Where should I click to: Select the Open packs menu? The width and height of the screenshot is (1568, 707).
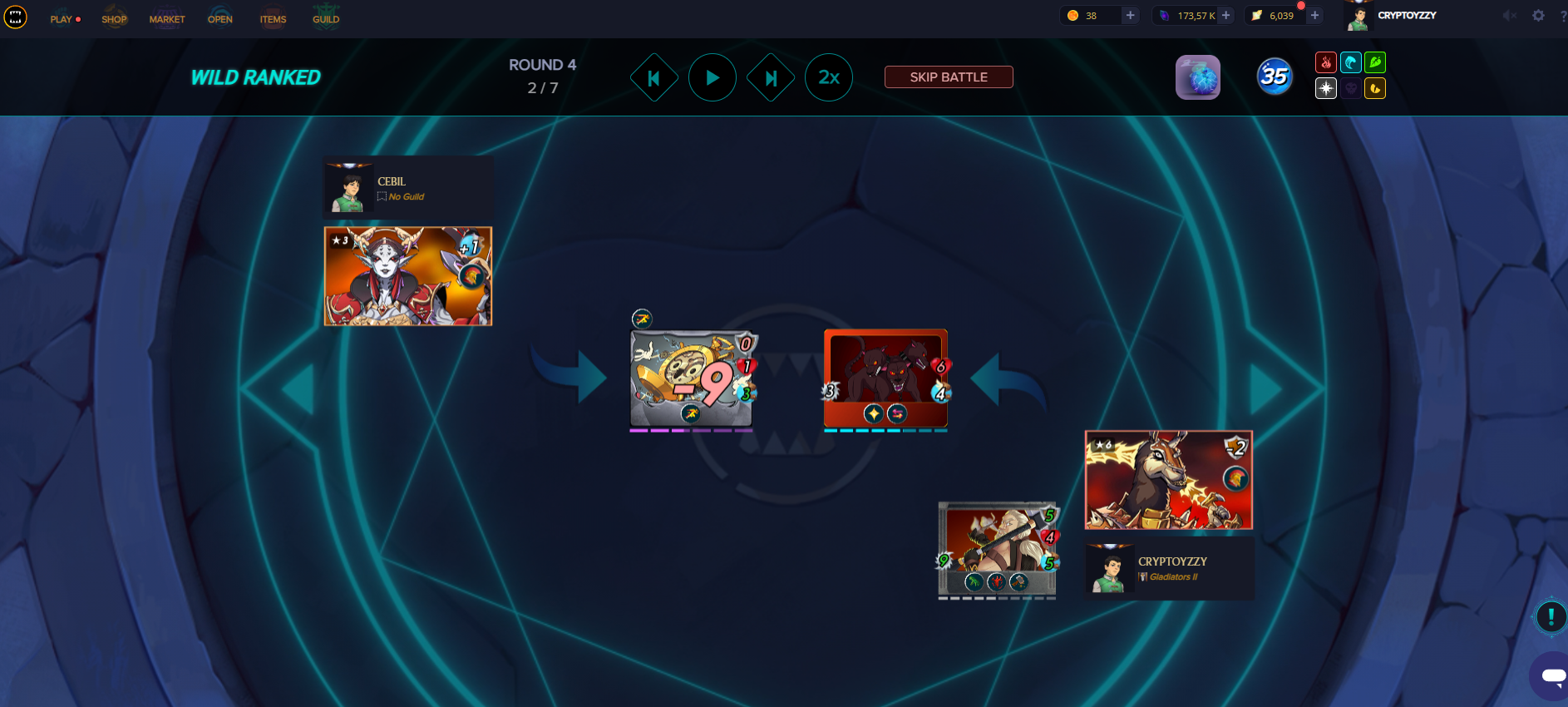point(220,18)
